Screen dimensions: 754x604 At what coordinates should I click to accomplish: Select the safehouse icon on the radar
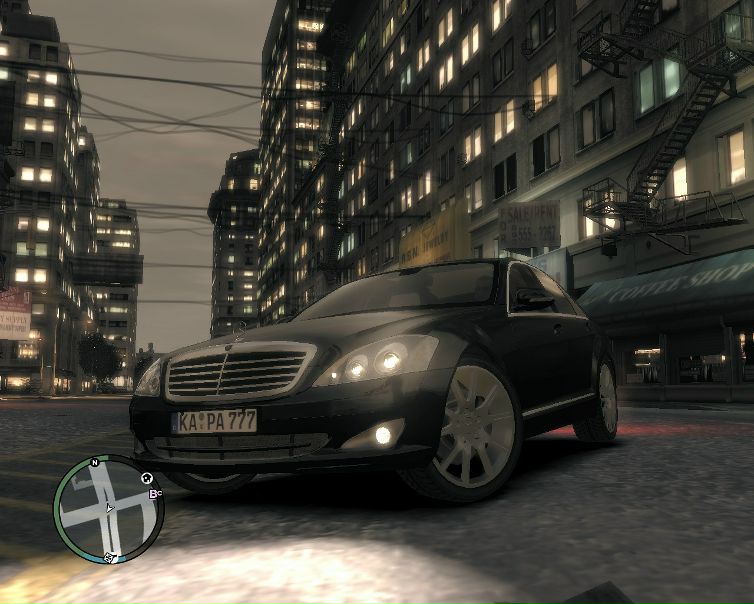pos(146,478)
